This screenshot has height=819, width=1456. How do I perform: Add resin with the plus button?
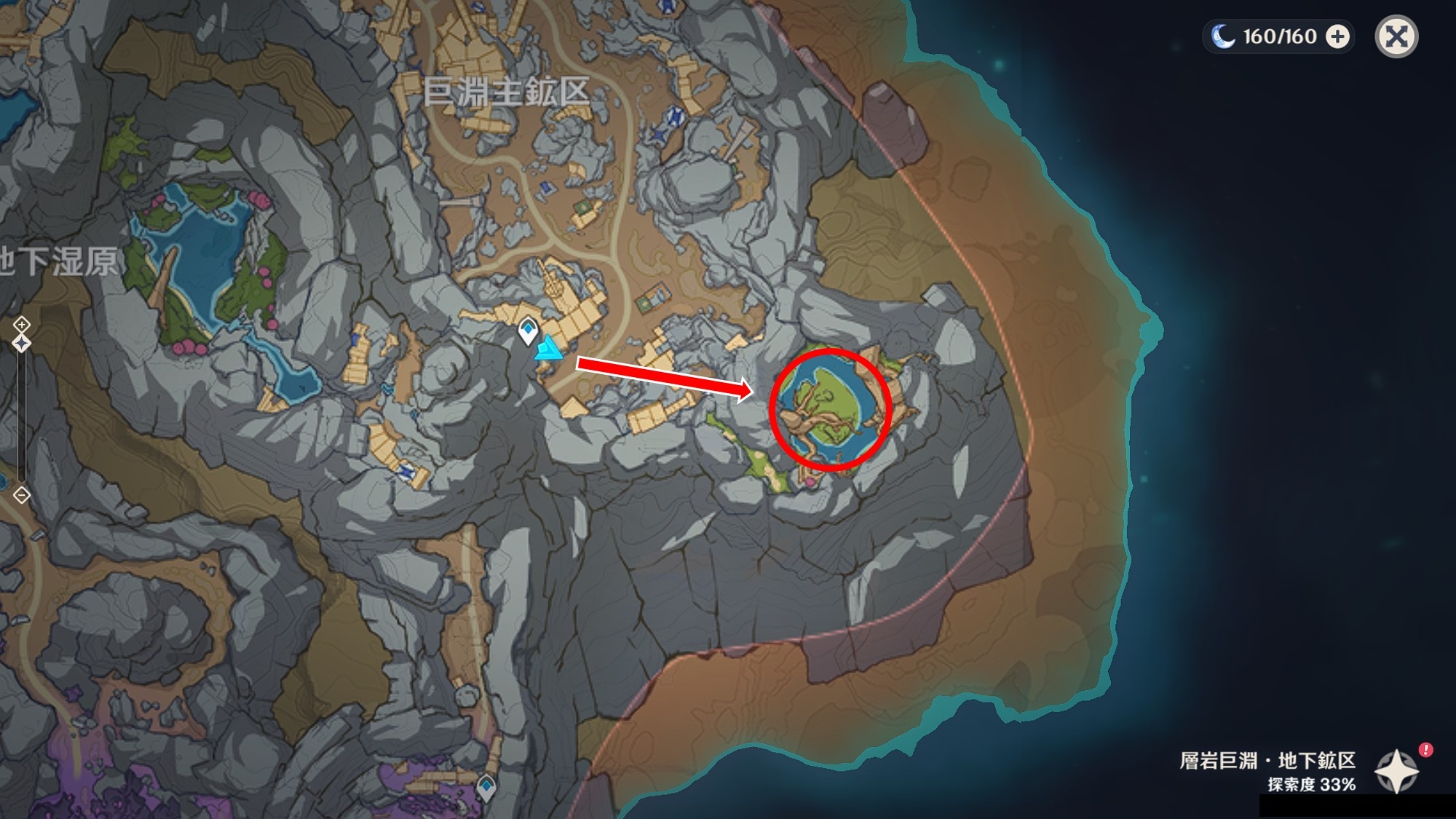pyautogui.click(x=1337, y=36)
